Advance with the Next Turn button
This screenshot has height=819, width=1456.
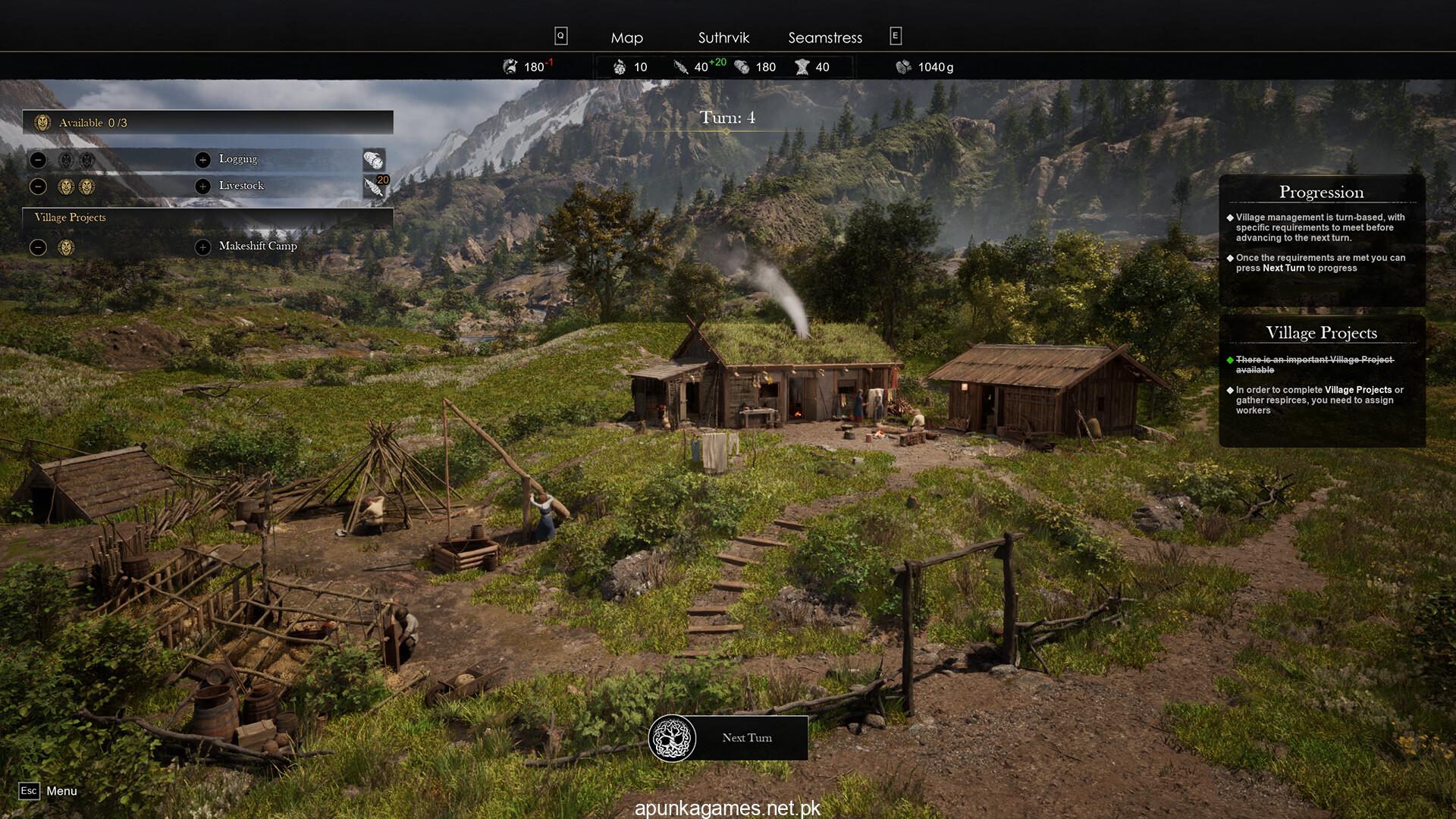(729, 738)
